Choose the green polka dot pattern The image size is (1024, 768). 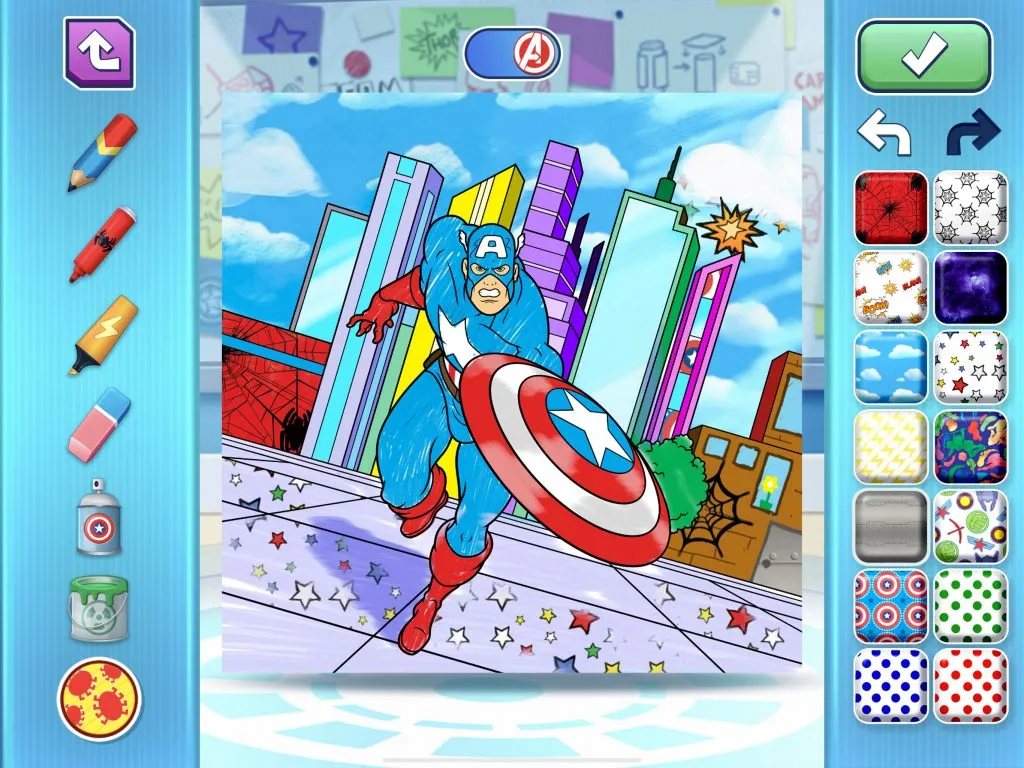click(970, 606)
